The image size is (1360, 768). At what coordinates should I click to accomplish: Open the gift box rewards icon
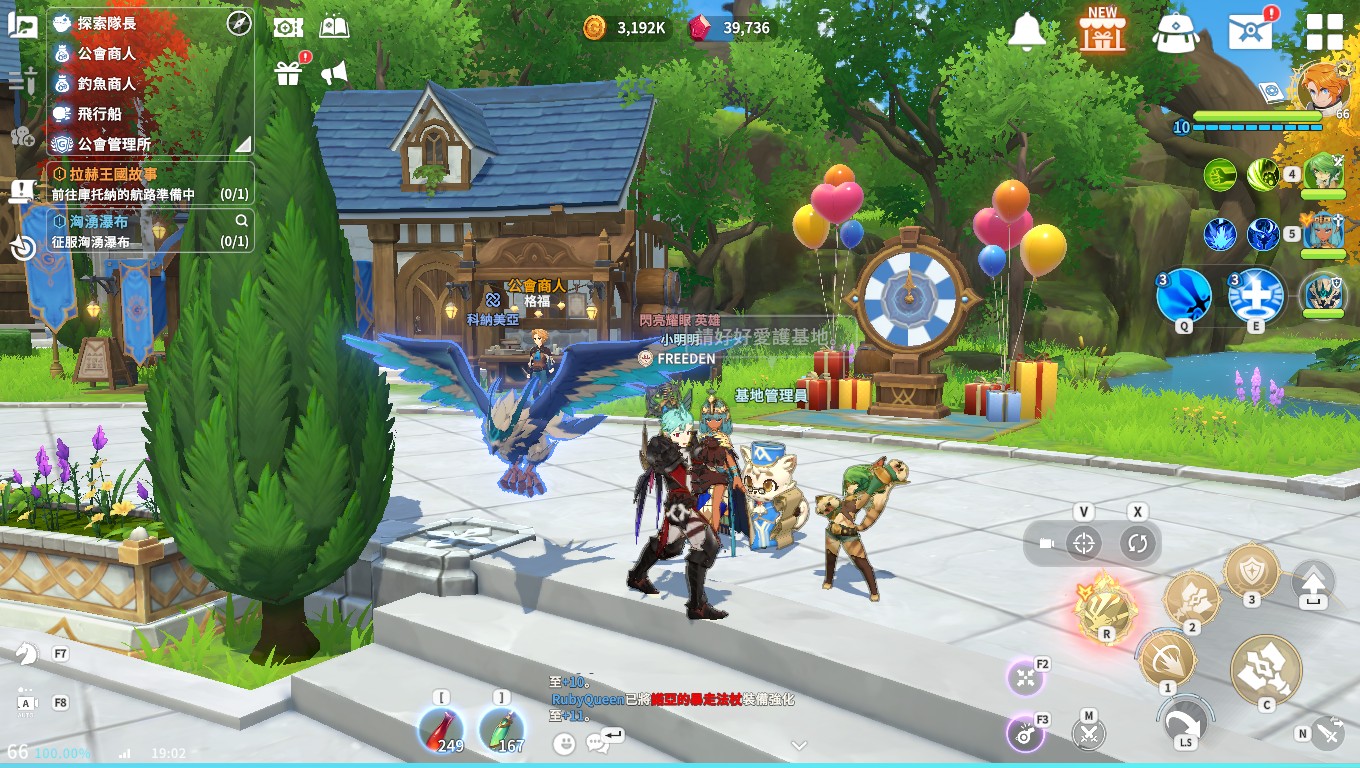tap(289, 73)
